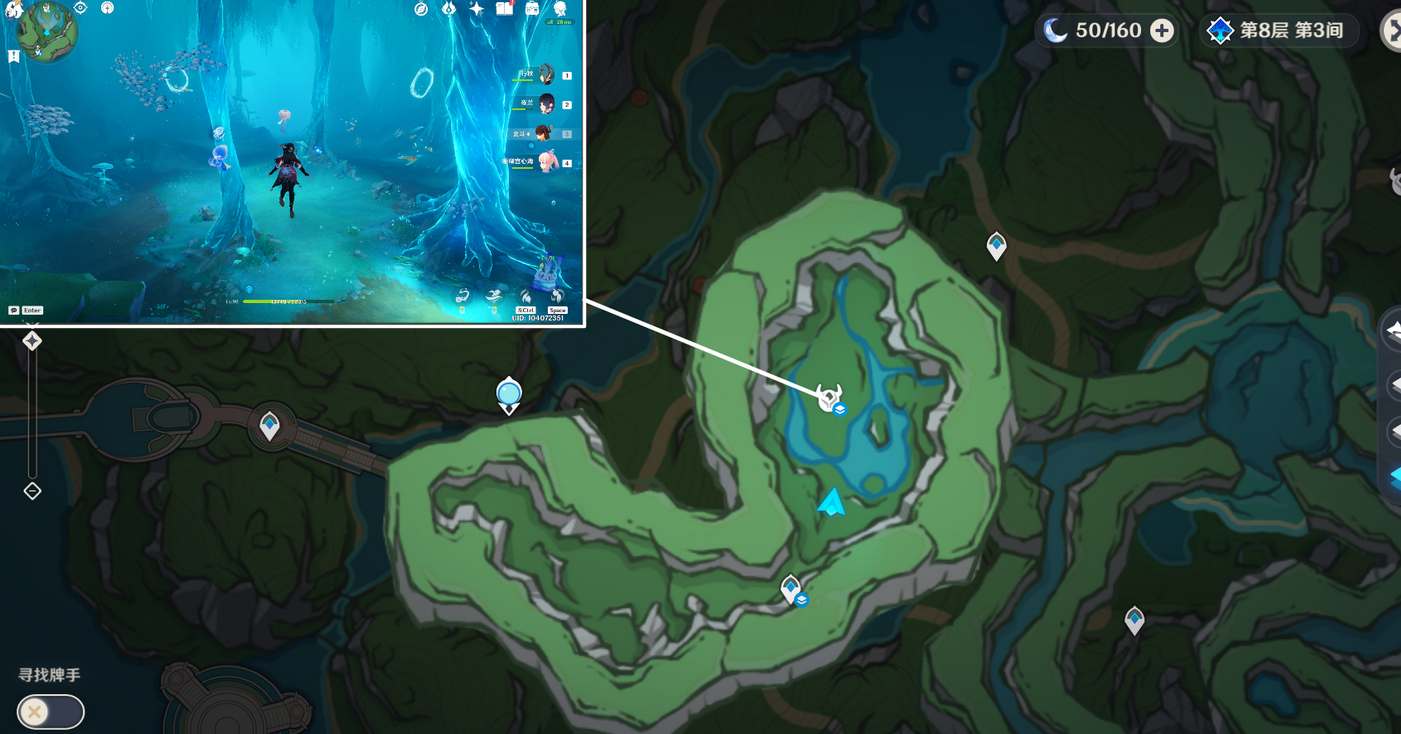This screenshot has height=734, width=1401.
Task: Zoom in using the slider's plus diamond
Action: (x=32, y=341)
